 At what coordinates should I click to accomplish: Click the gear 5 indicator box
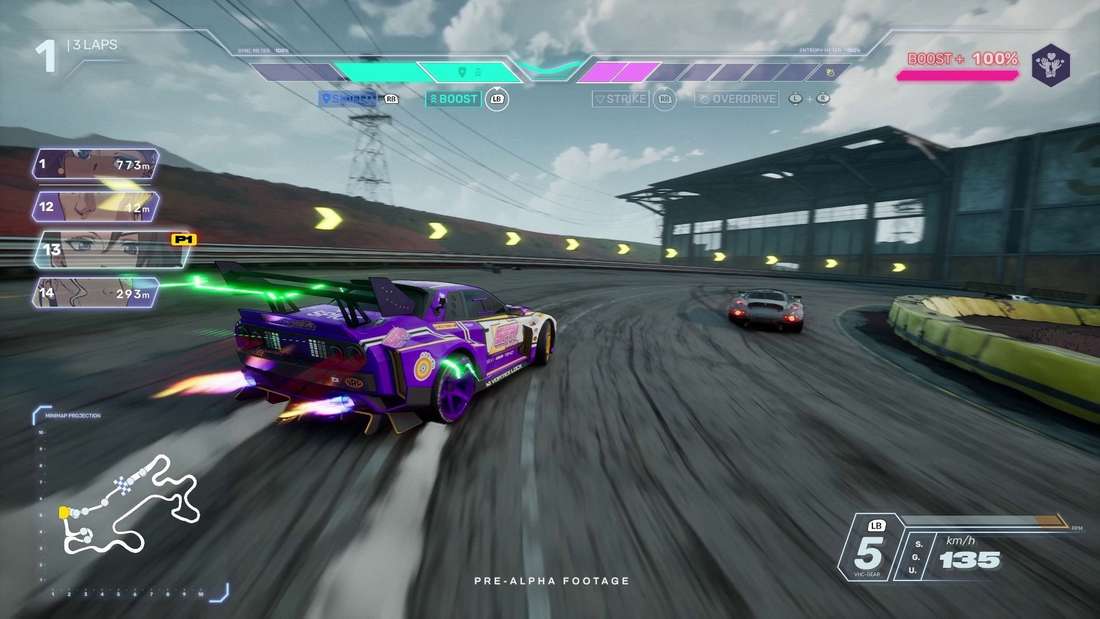point(867,549)
